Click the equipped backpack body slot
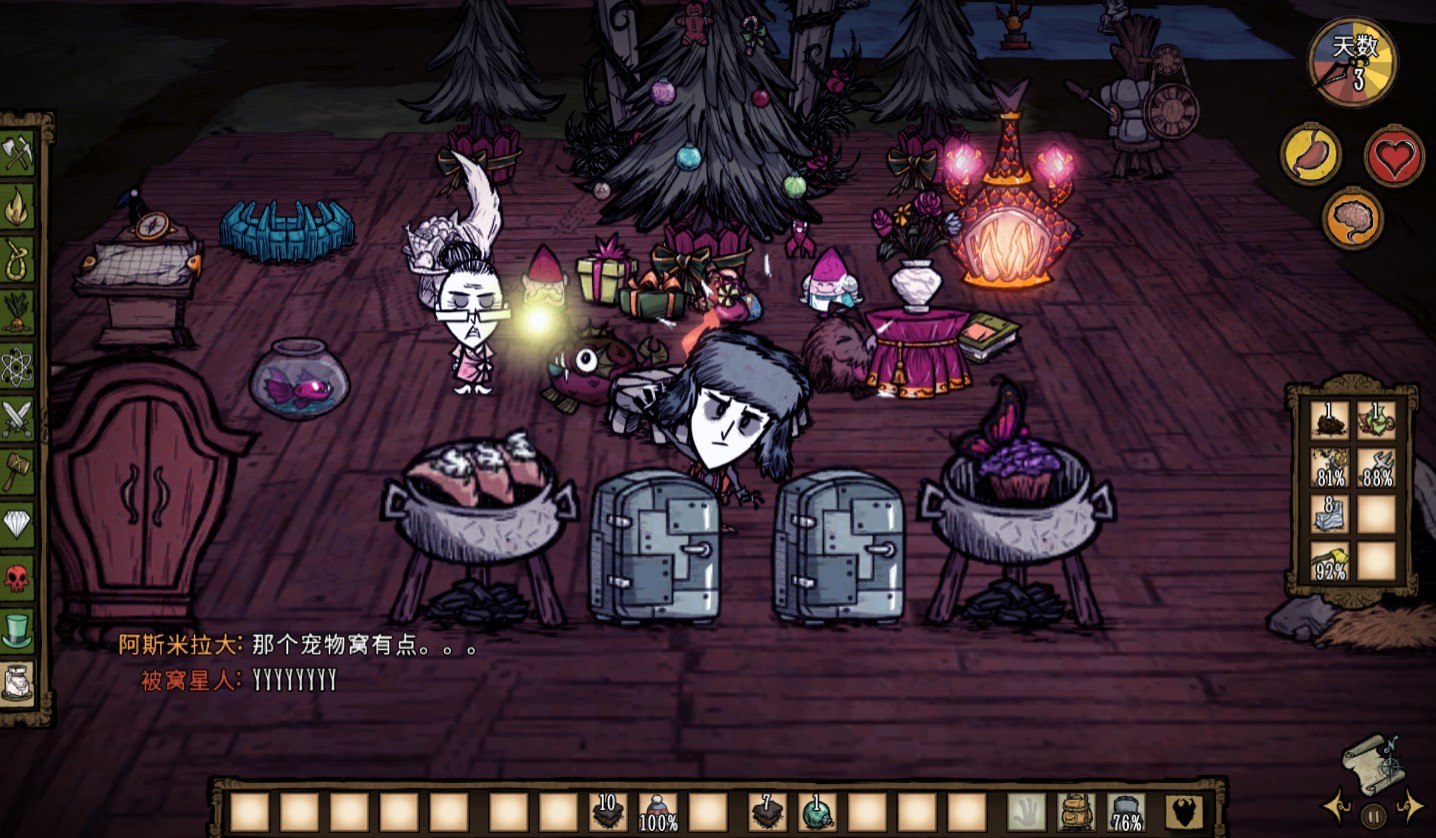Viewport: 1436px width, 838px height. [x=1076, y=811]
